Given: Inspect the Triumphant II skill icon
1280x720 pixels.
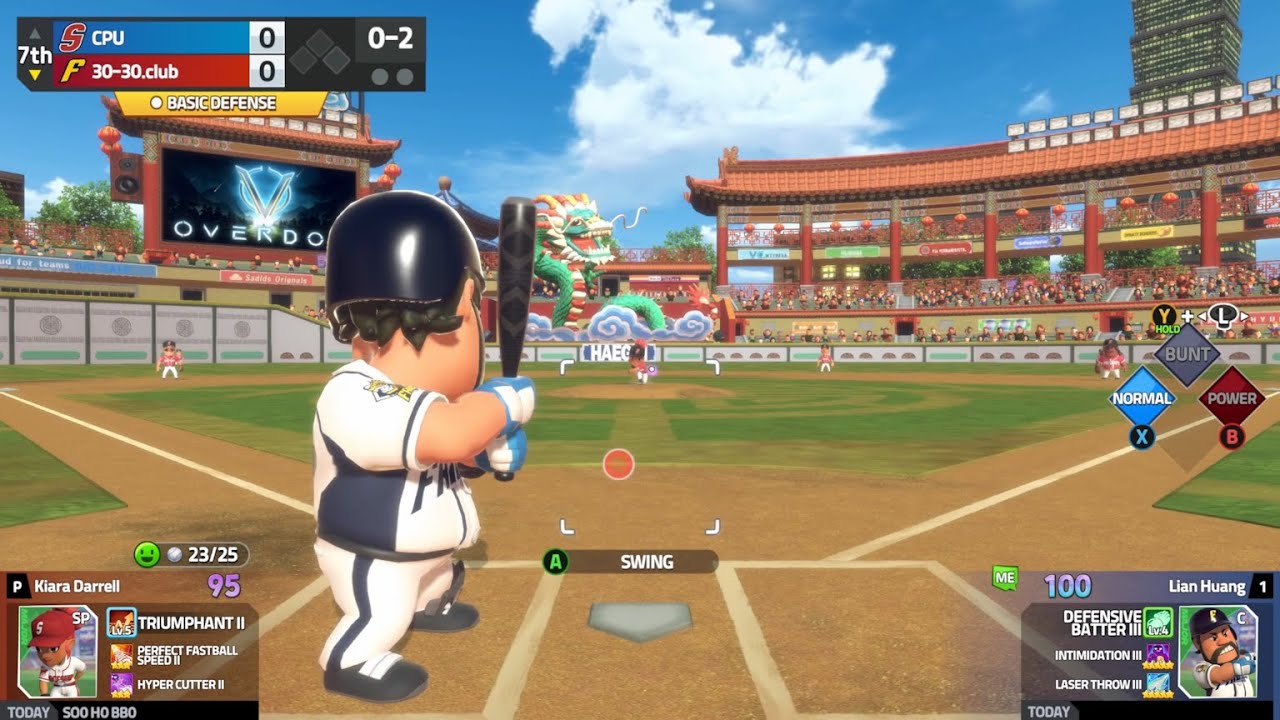Looking at the screenshot, I should click(x=121, y=623).
